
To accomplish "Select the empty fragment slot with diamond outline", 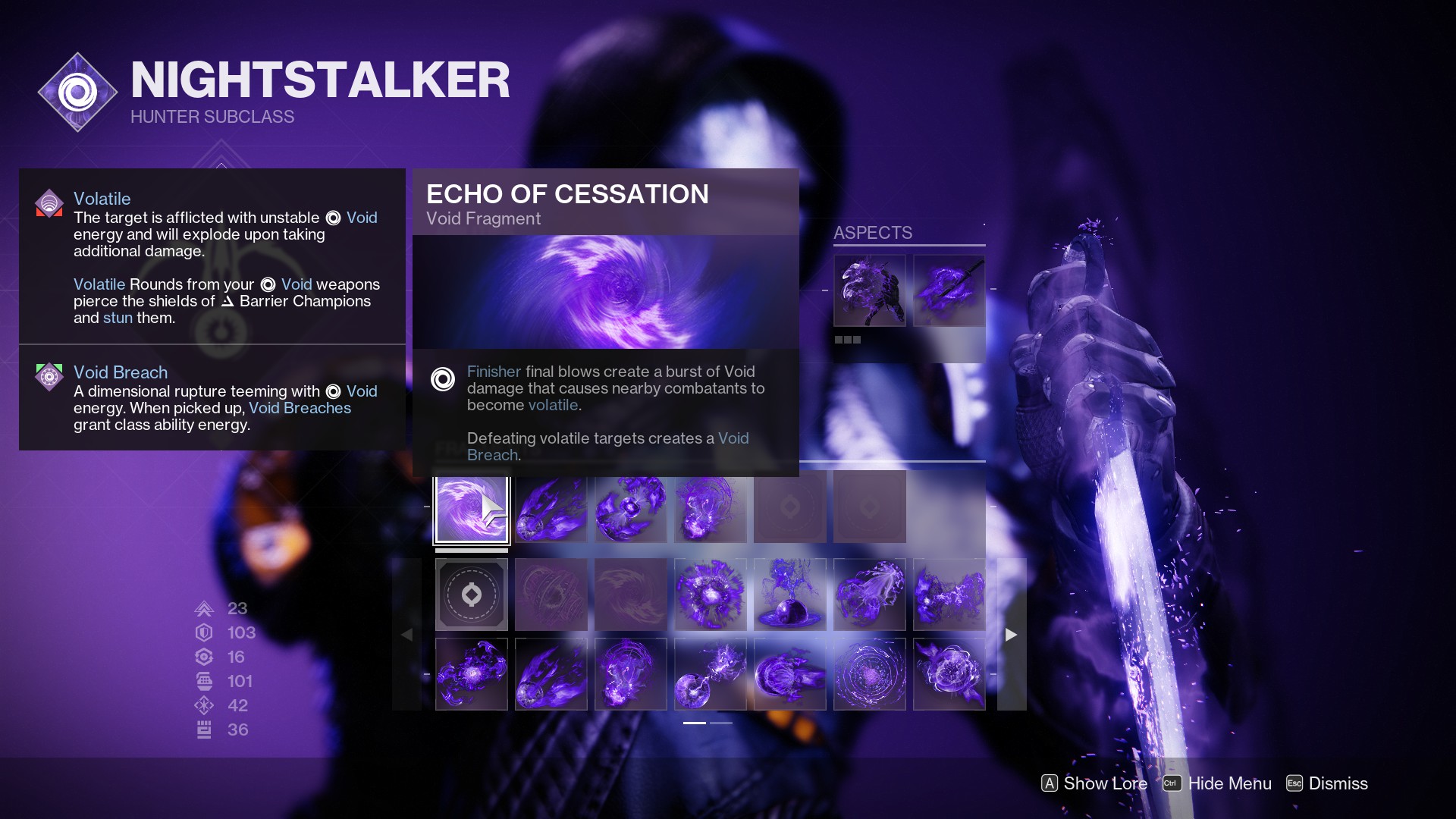I will [x=472, y=595].
